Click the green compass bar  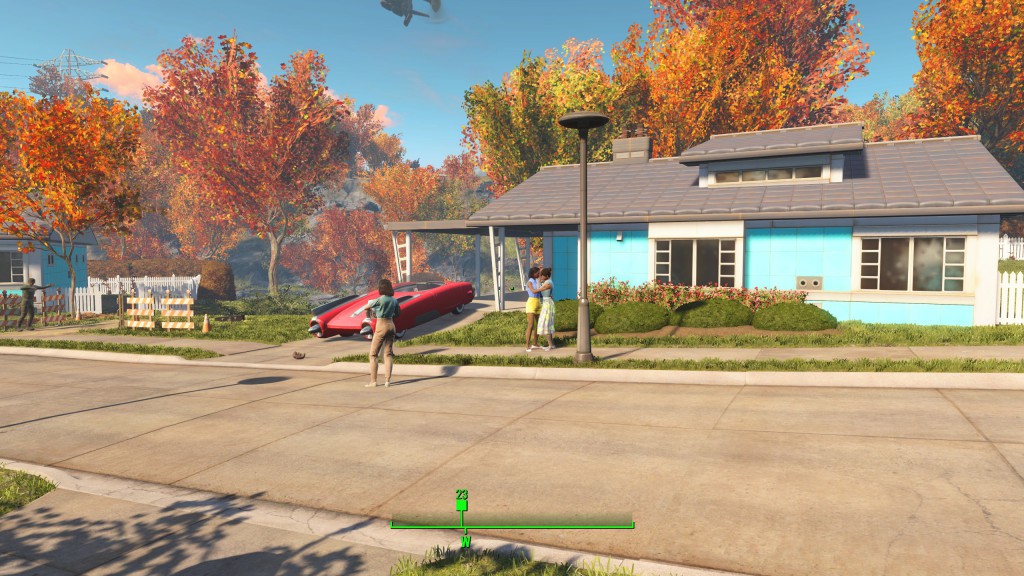pyautogui.click(x=512, y=523)
